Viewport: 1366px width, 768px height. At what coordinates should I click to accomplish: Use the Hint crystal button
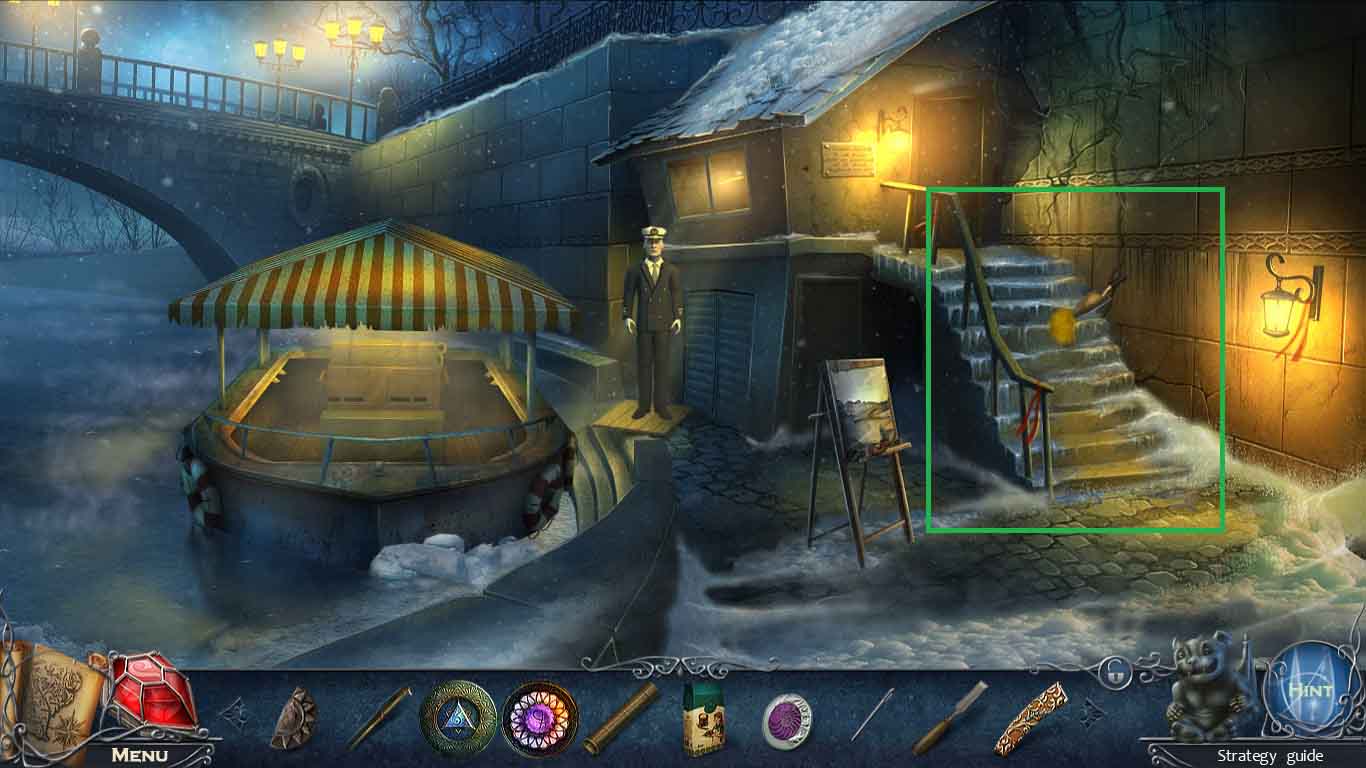tap(1308, 691)
